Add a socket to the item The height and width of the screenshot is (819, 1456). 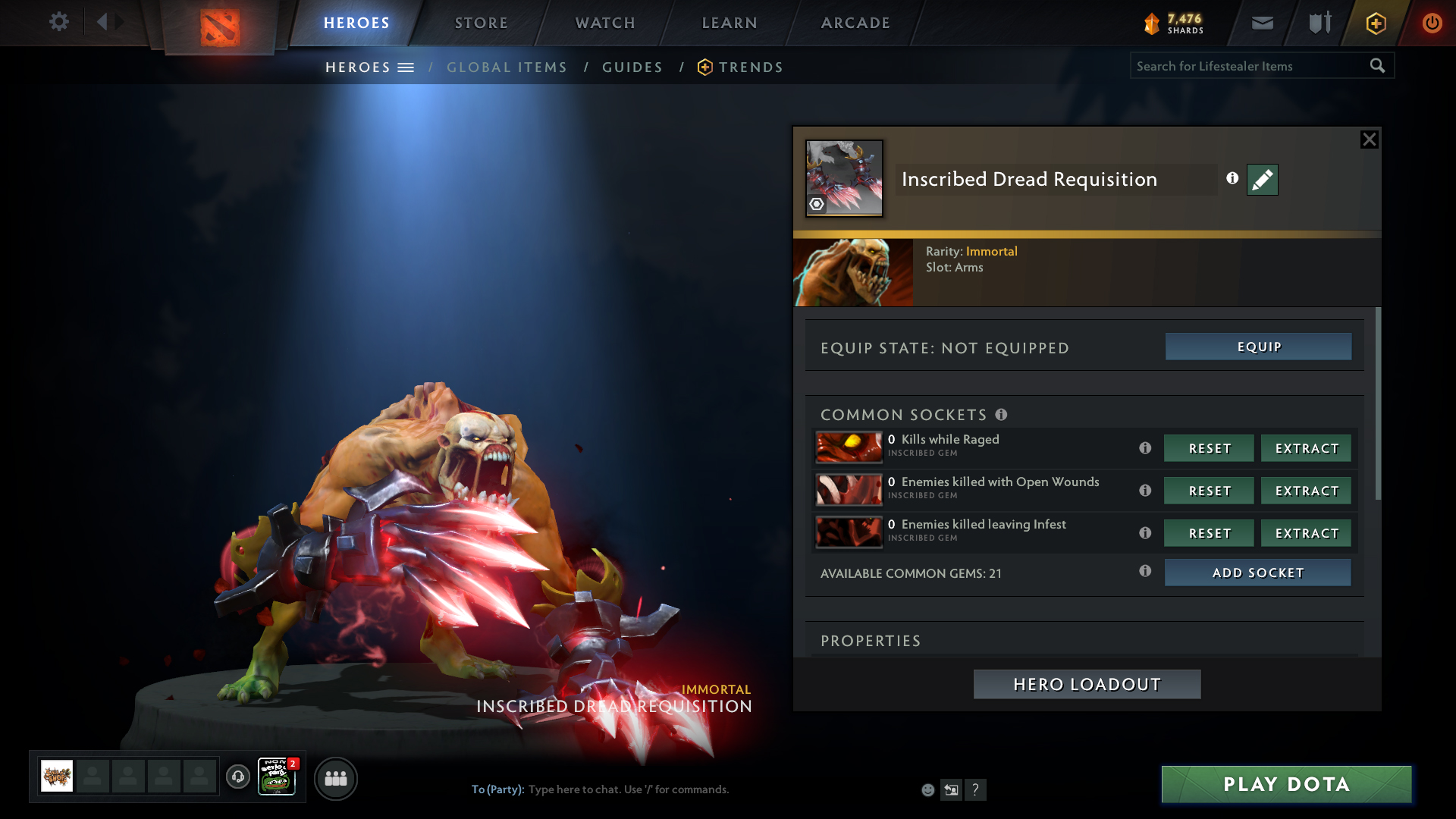click(x=1257, y=573)
